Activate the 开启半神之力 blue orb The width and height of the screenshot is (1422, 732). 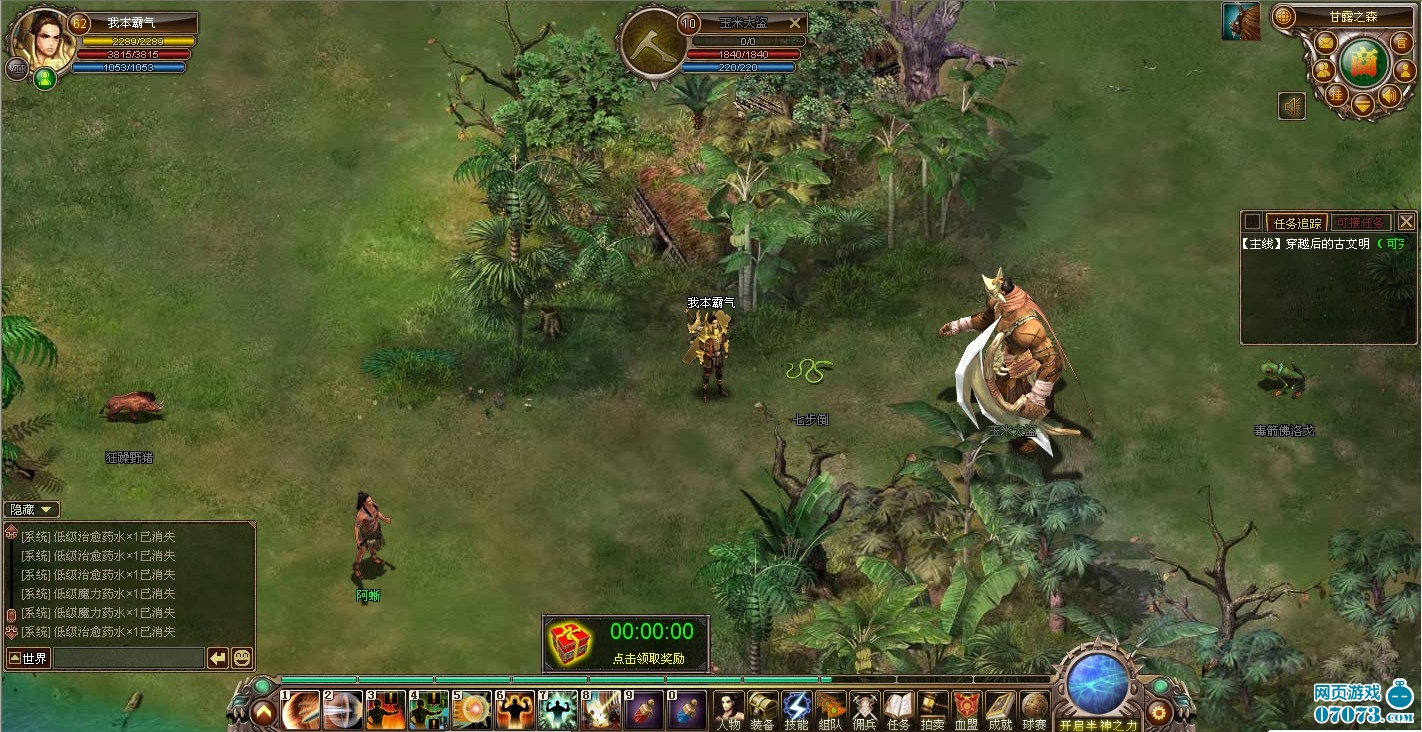(1097, 685)
